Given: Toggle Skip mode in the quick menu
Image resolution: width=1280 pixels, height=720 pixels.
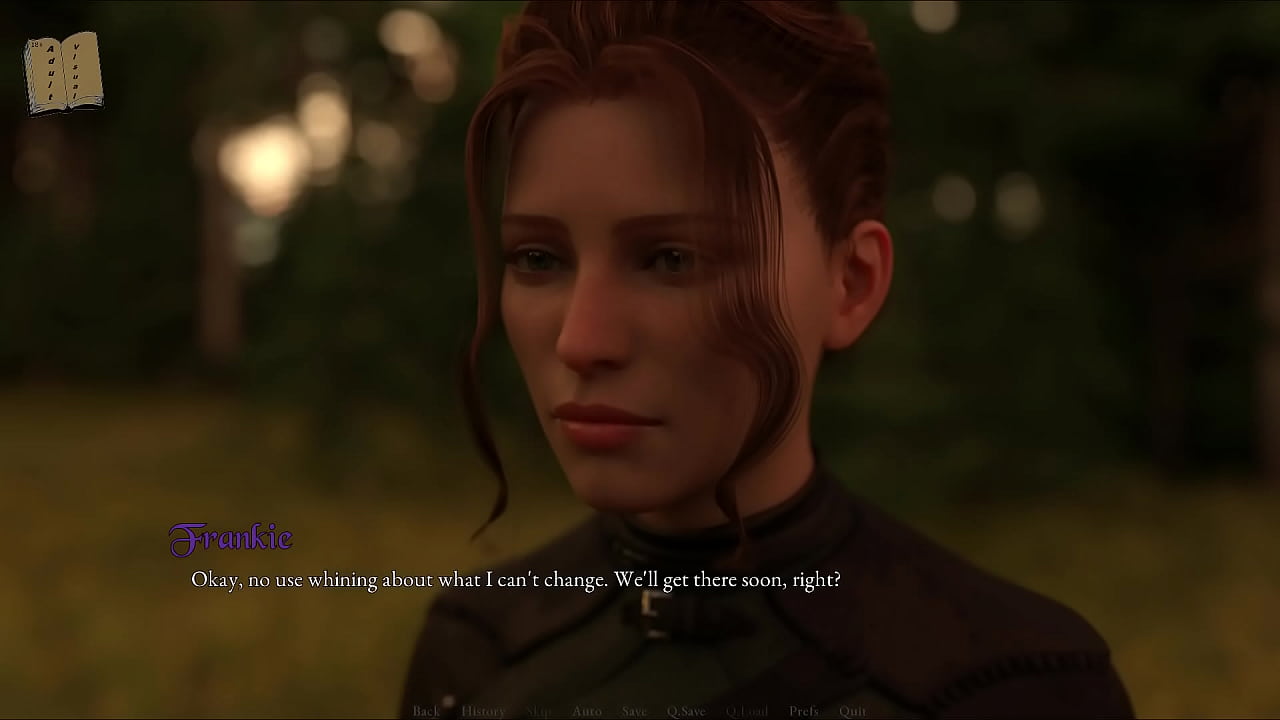Looking at the screenshot, I should click(x=538, y=711).
